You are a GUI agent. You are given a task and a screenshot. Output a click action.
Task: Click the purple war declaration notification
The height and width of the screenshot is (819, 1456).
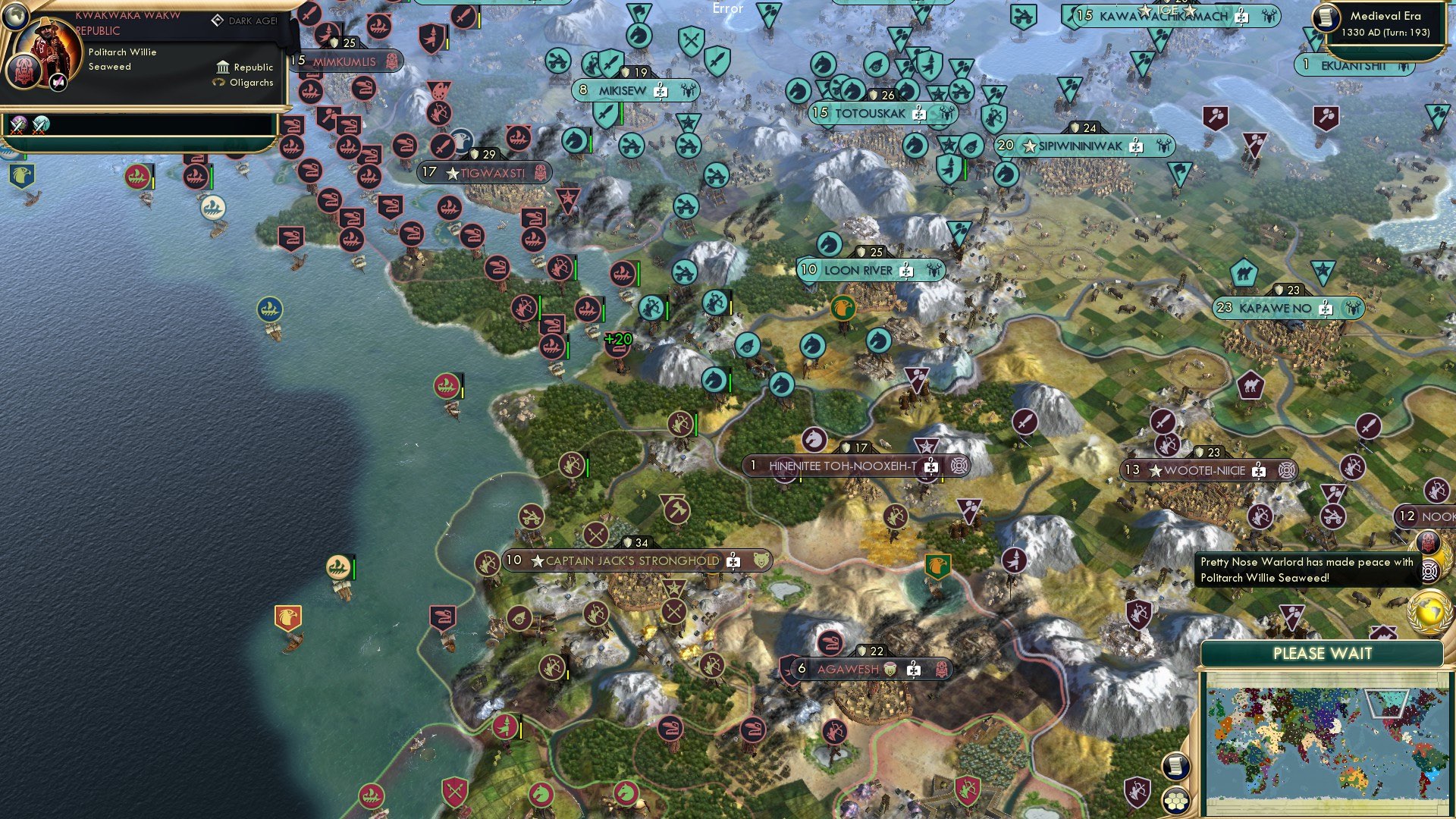(x=17, y=124)
